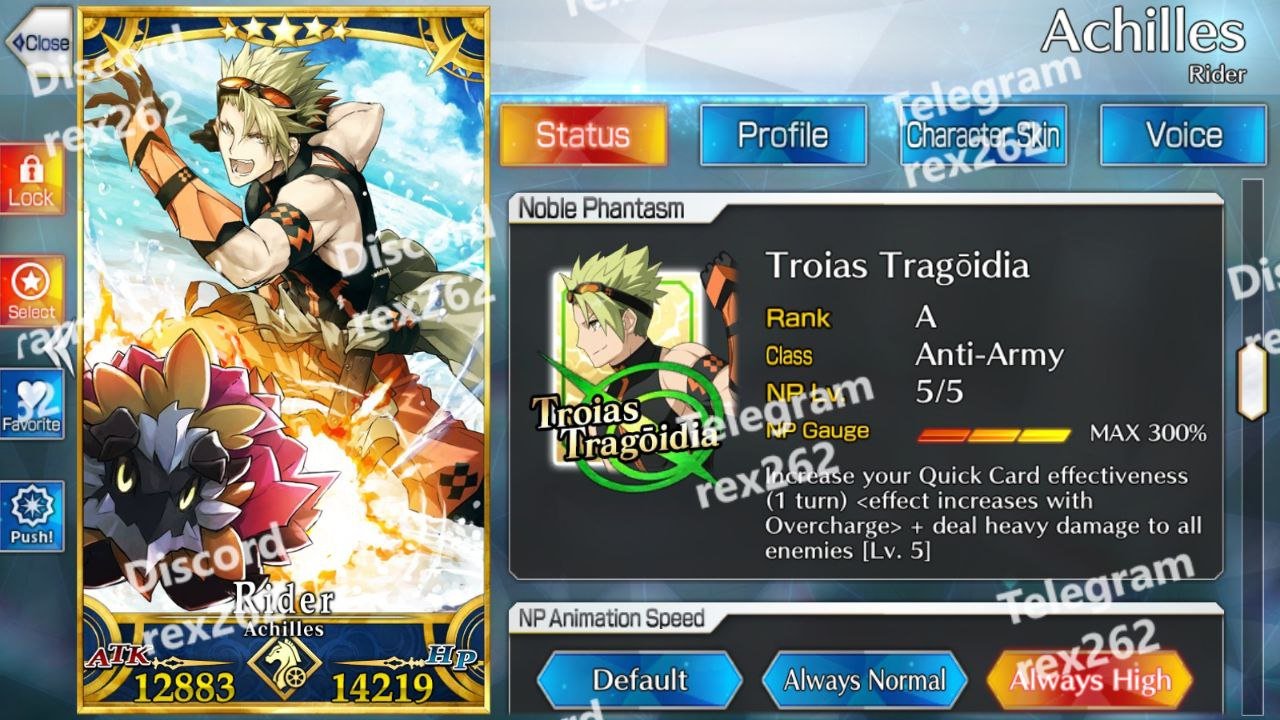This screenshot has height=720, width=1280.
Task: Set NP animation speed to Default
Action: click(639, 681)
